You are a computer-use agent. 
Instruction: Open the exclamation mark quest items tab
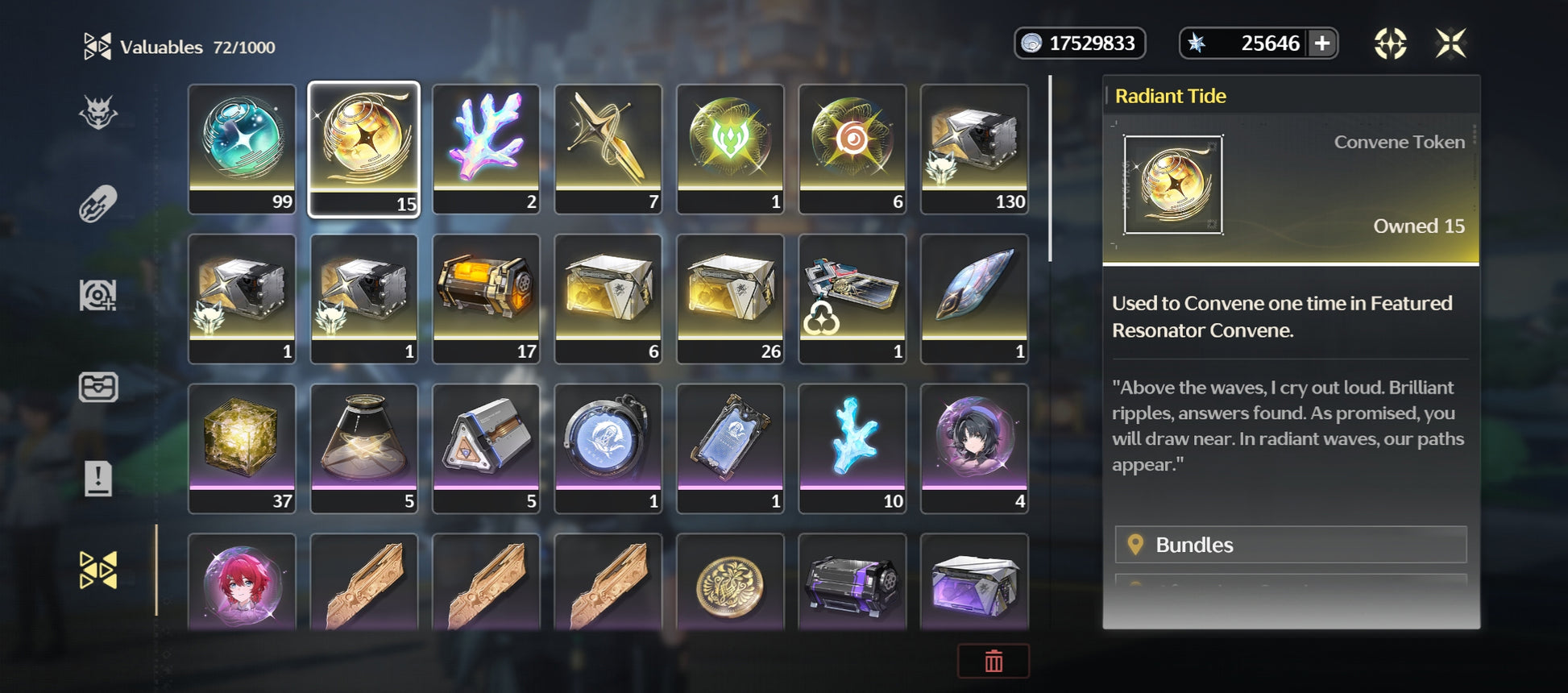(x=98, y=479)
